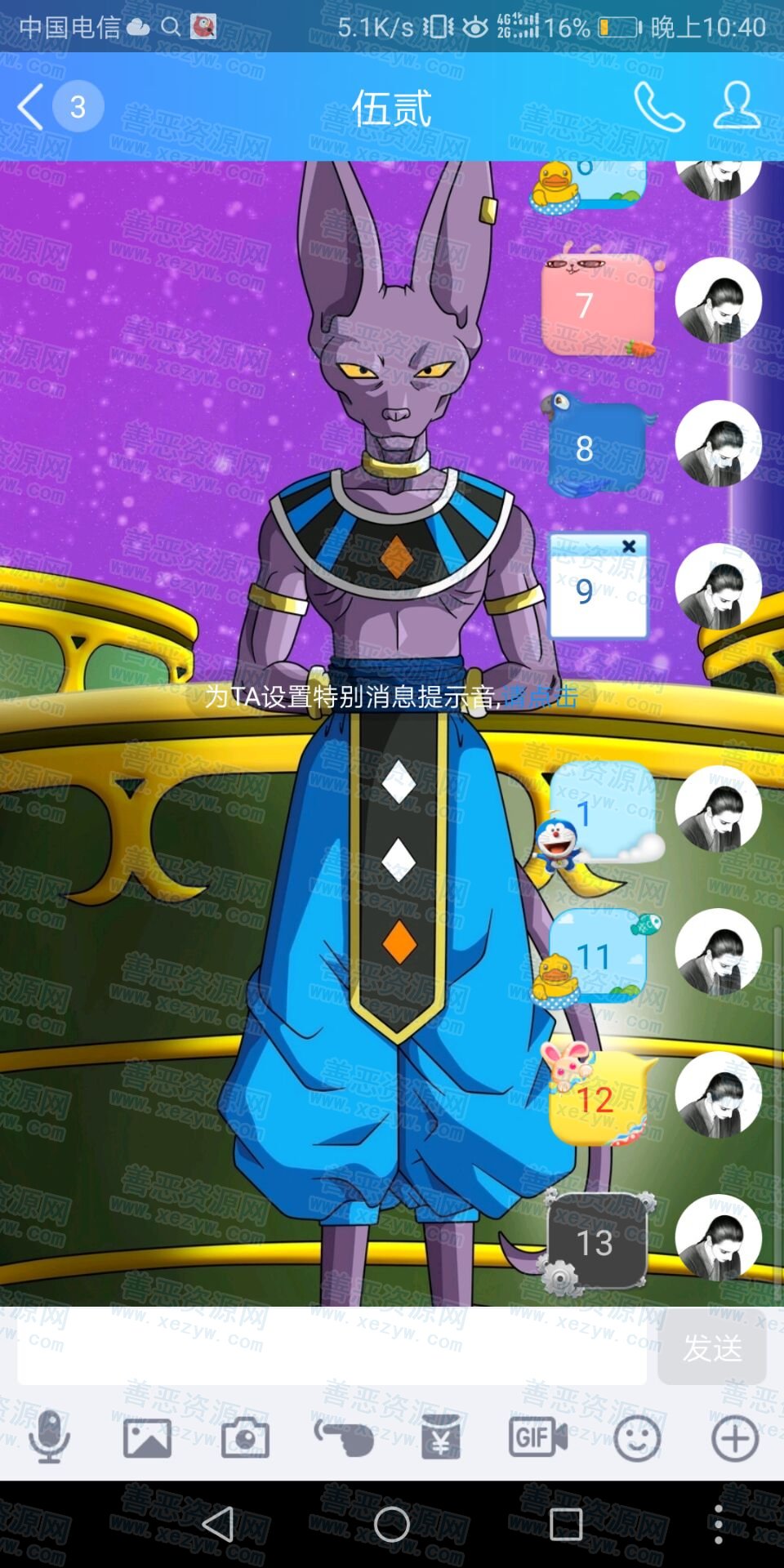Start a voice call with the phone icon
Screen dimensions: 784x1568
coord(658,107)
